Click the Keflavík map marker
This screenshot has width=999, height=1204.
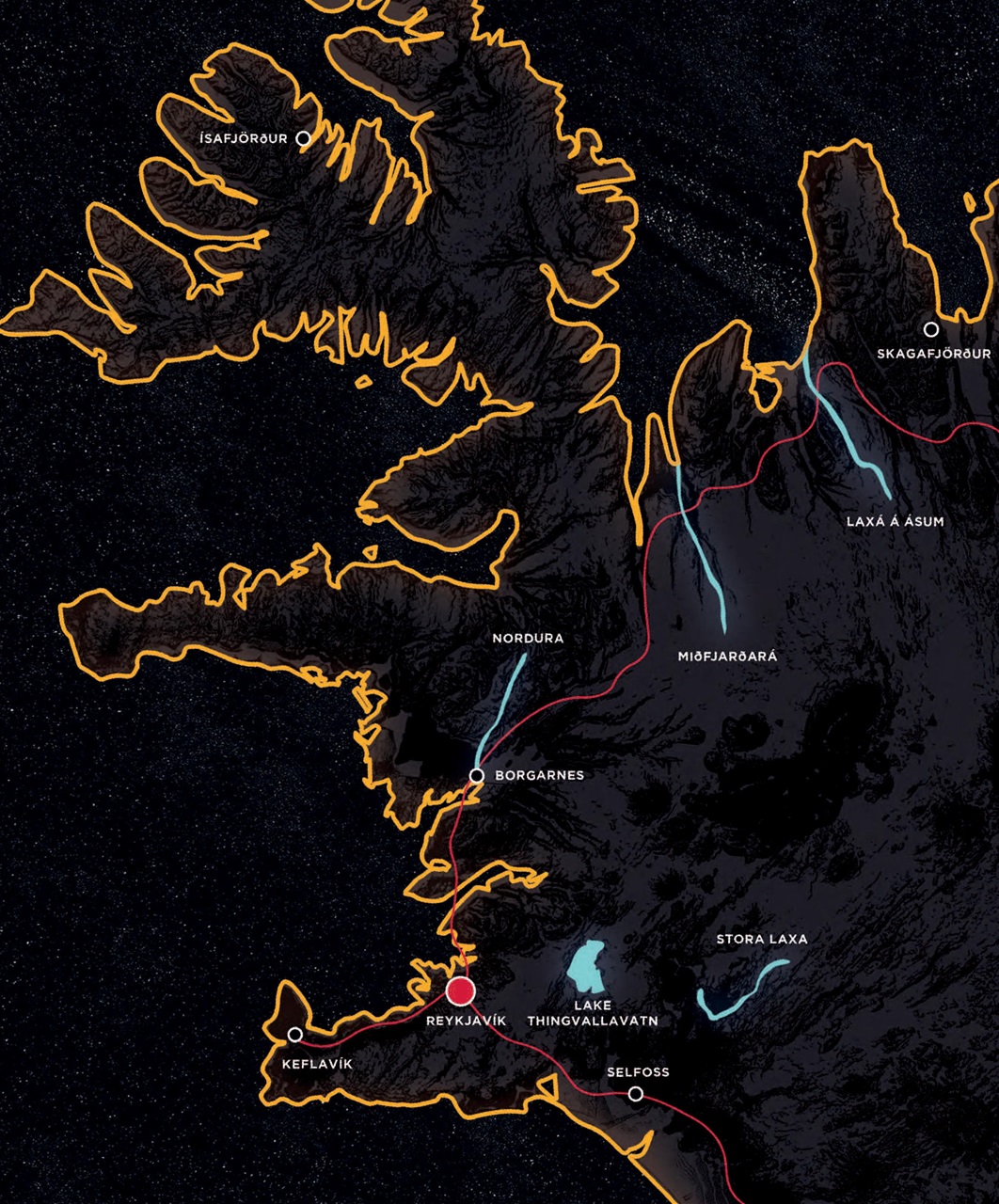tap(294, 1035)
